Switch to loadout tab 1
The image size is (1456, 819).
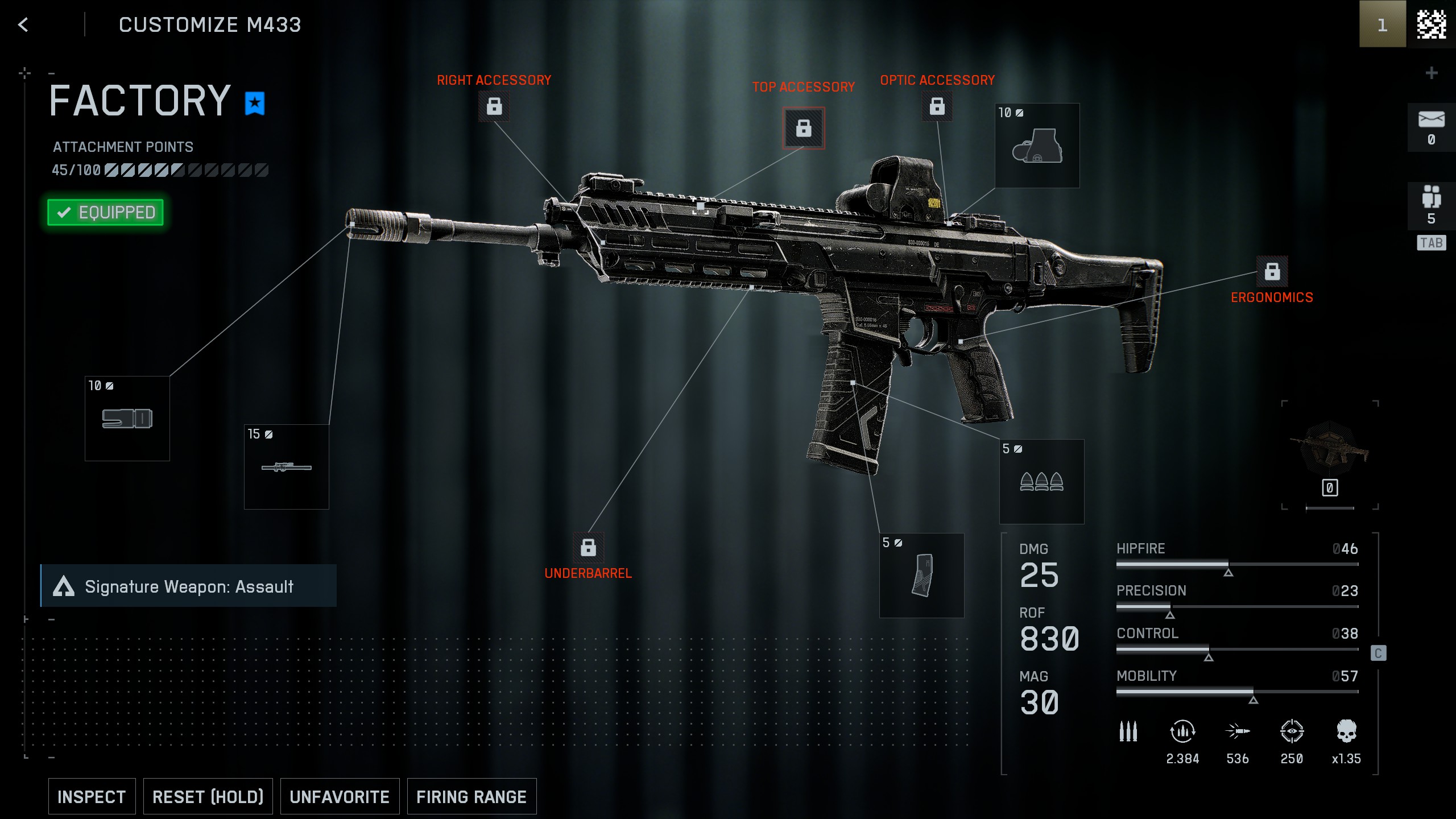tap(1382, 24)
